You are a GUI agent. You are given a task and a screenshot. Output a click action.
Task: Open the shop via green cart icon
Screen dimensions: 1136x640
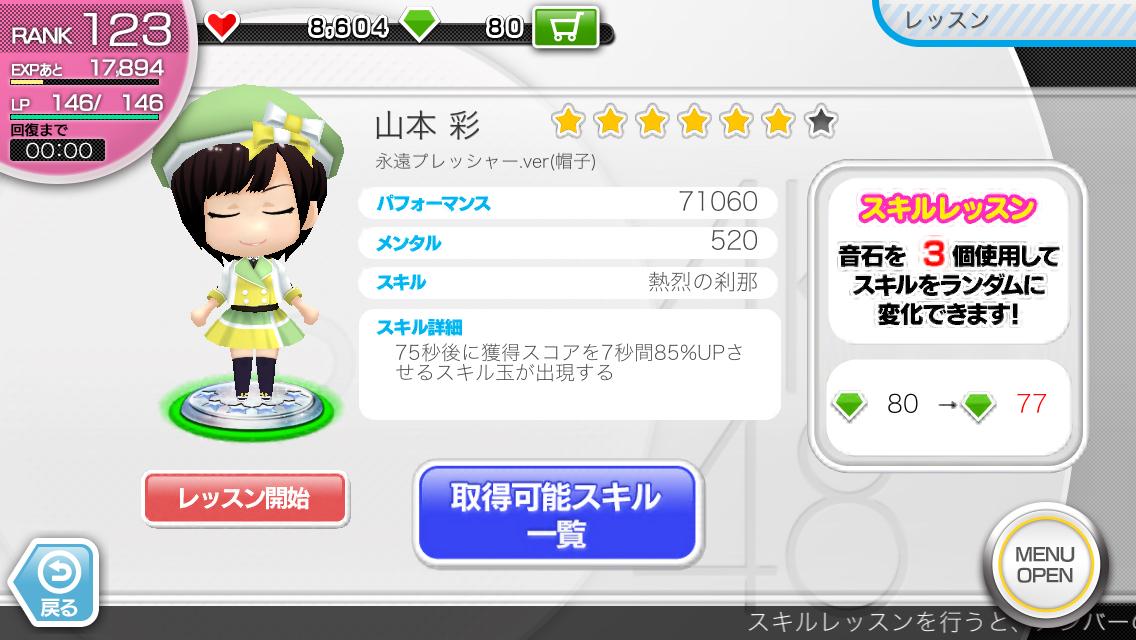tap(565, 27)
